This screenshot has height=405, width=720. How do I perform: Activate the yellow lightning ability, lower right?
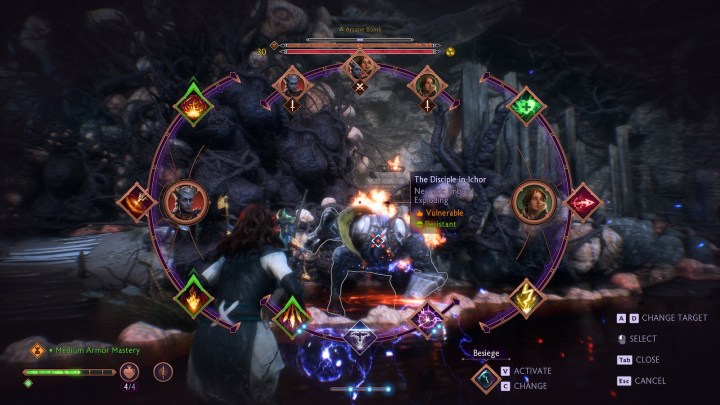click(x=526, y=296)
